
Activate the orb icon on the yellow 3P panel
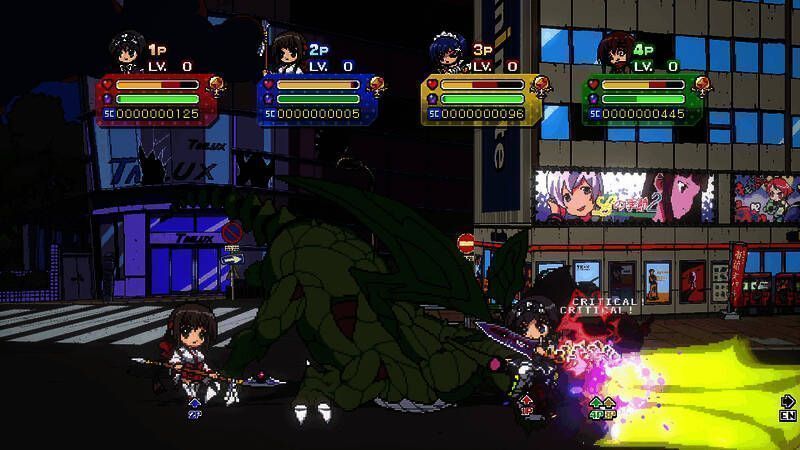pos(540,86)
